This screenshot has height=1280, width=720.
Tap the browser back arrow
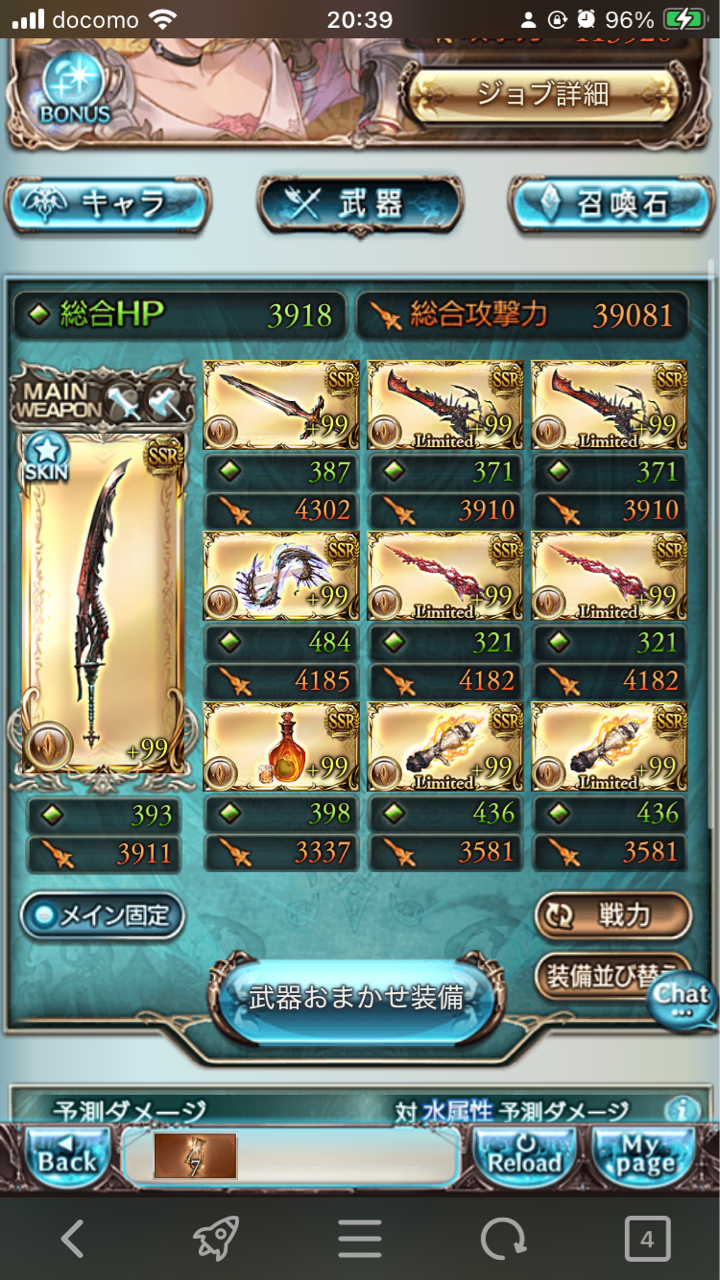pos(72,1240)
